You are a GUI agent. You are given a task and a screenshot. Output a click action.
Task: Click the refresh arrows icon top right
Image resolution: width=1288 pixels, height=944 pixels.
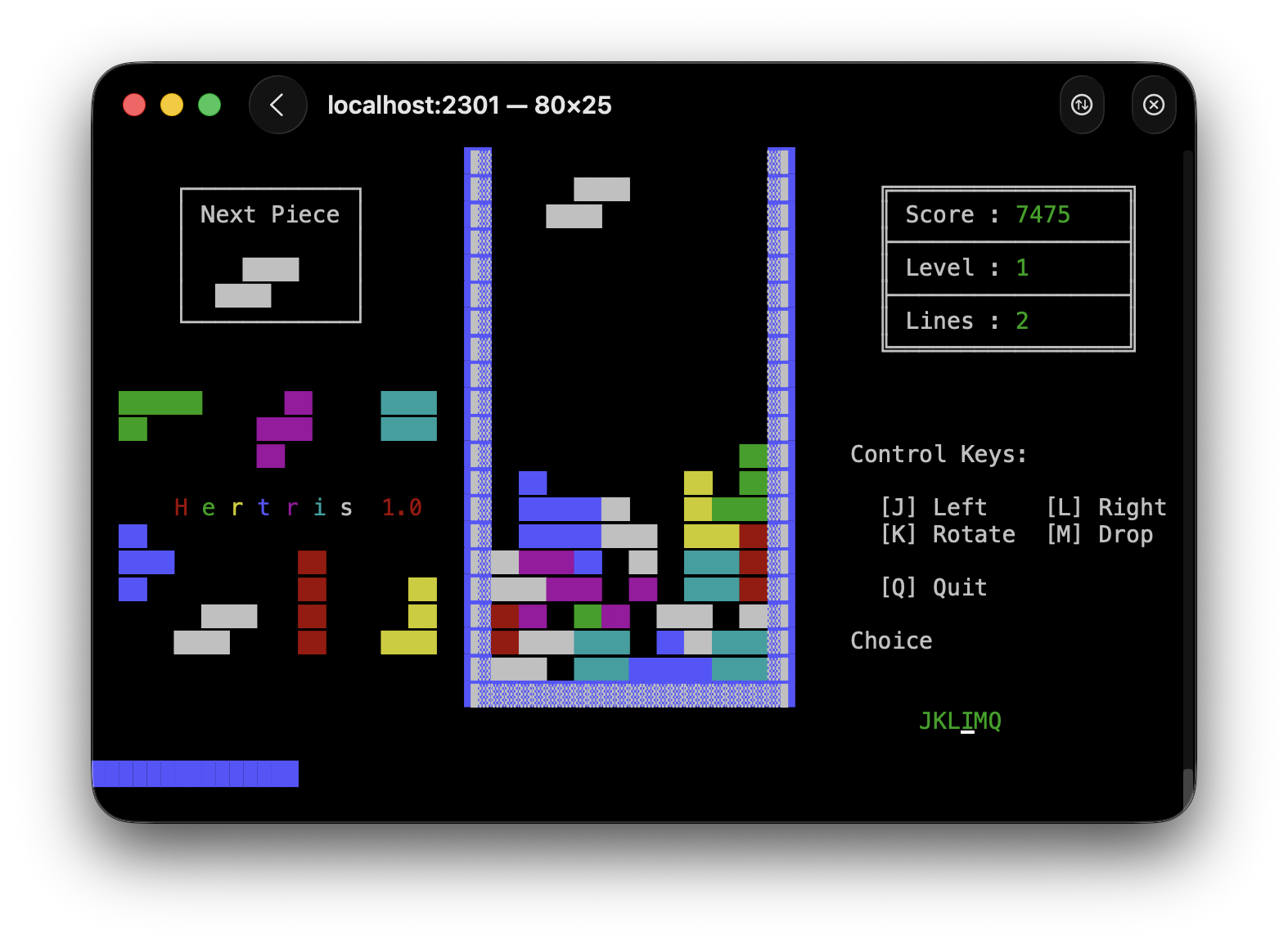pyautogui.click(x=1082, y=105)
